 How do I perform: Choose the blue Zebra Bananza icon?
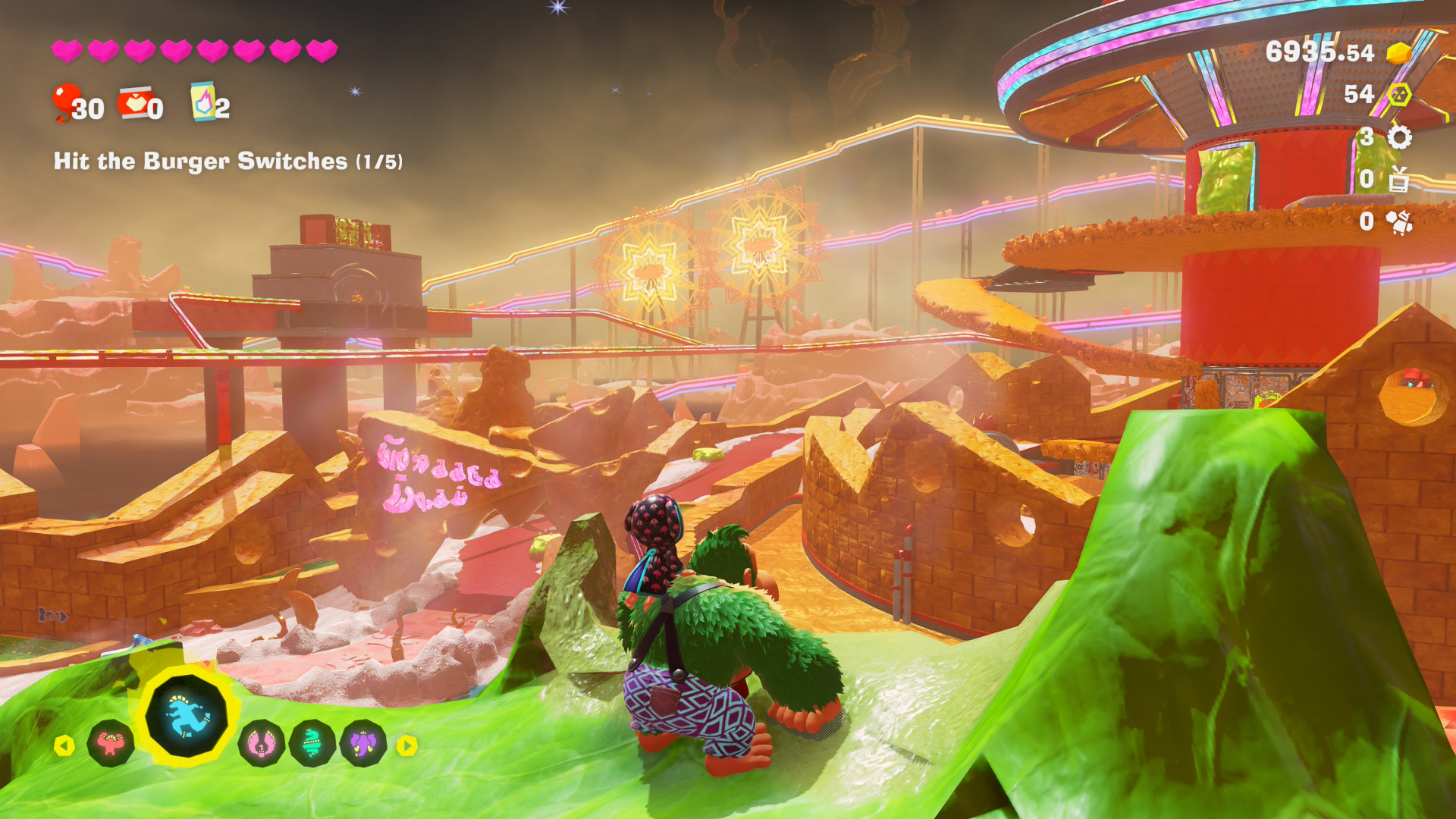(x=187, y=716)
